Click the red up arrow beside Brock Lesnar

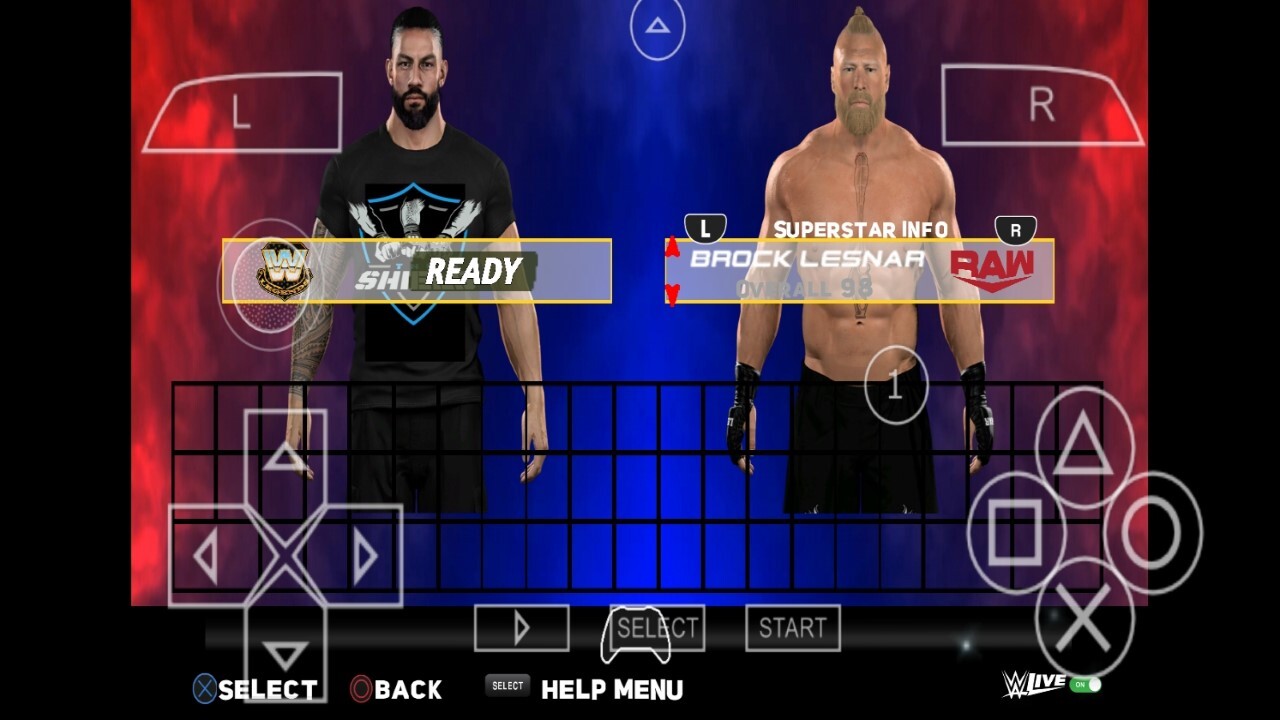(x=673, y=248)
